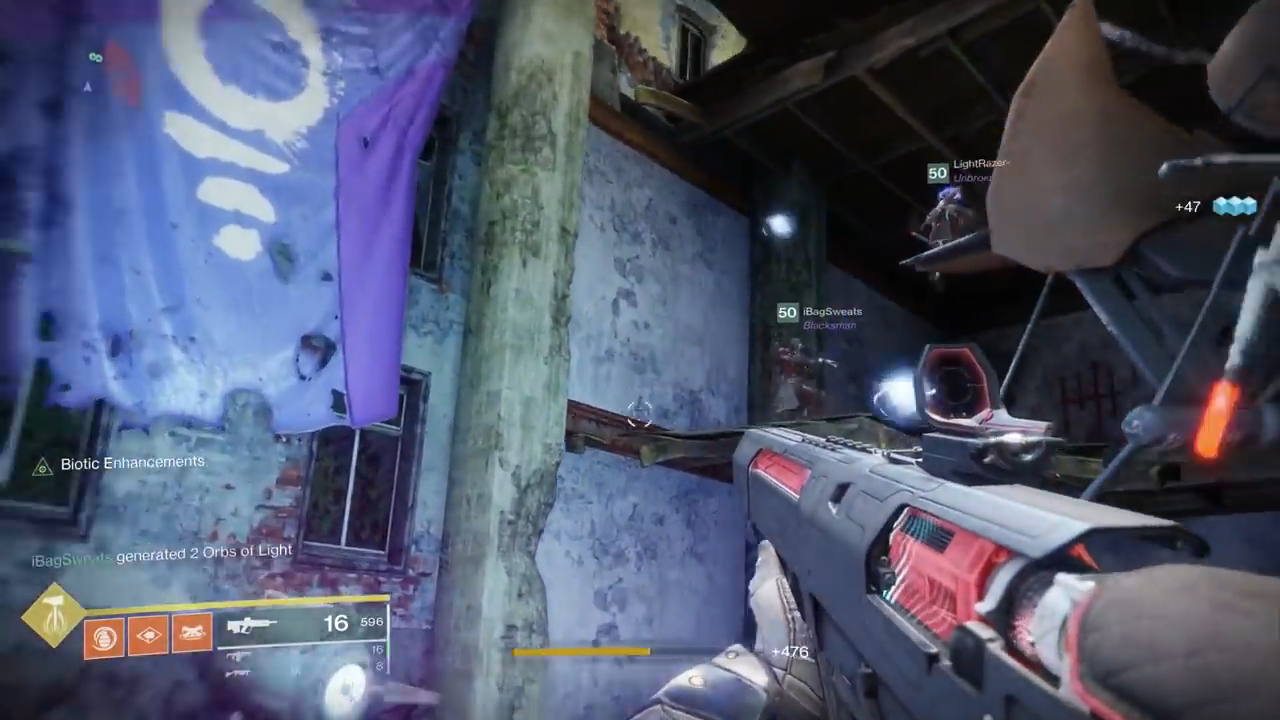This screenshot has height=720, width=1280.
Task: Click the Biotic Enhancements modifier icon
Action: click(x=42, y=466)
